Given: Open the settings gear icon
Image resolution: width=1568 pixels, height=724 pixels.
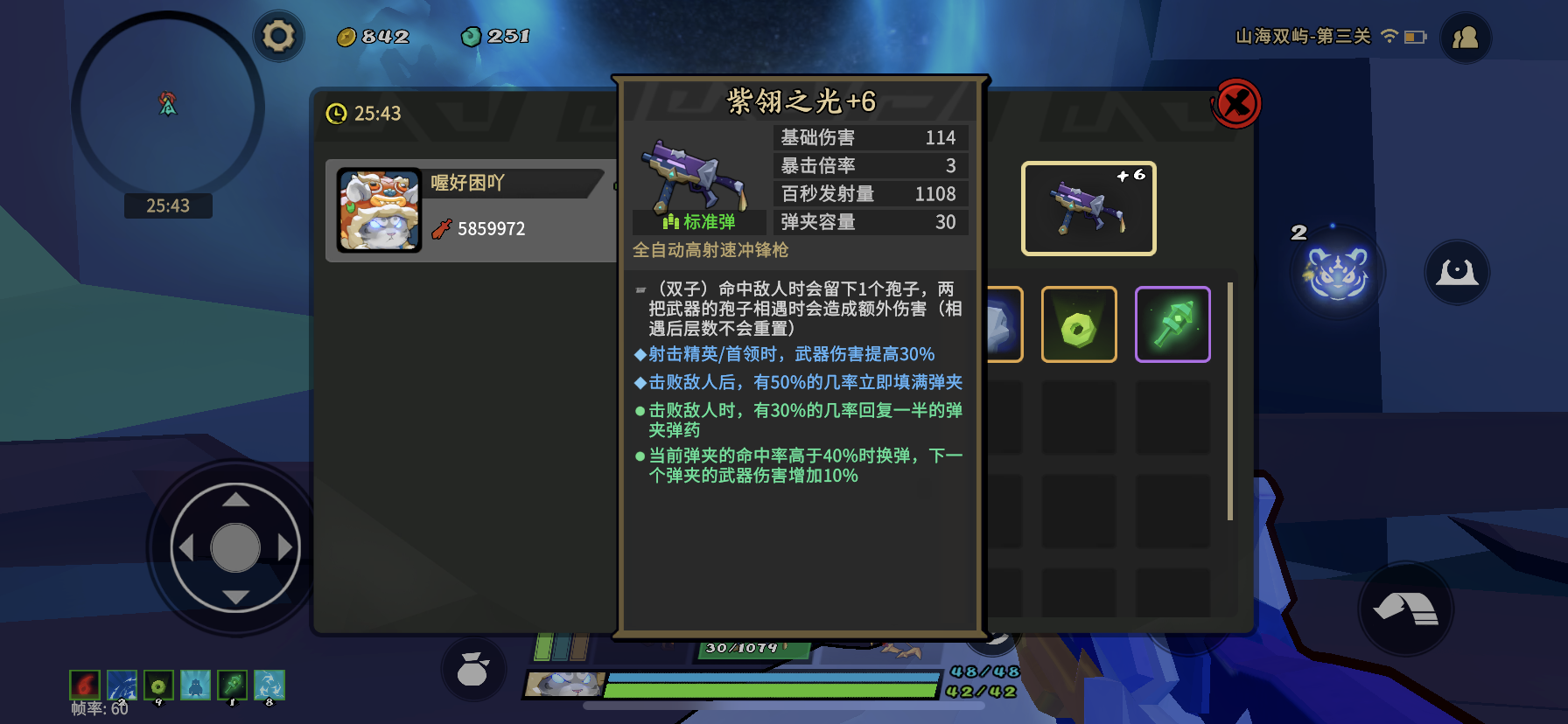Looking at the screenshot, I should (277, 36).
